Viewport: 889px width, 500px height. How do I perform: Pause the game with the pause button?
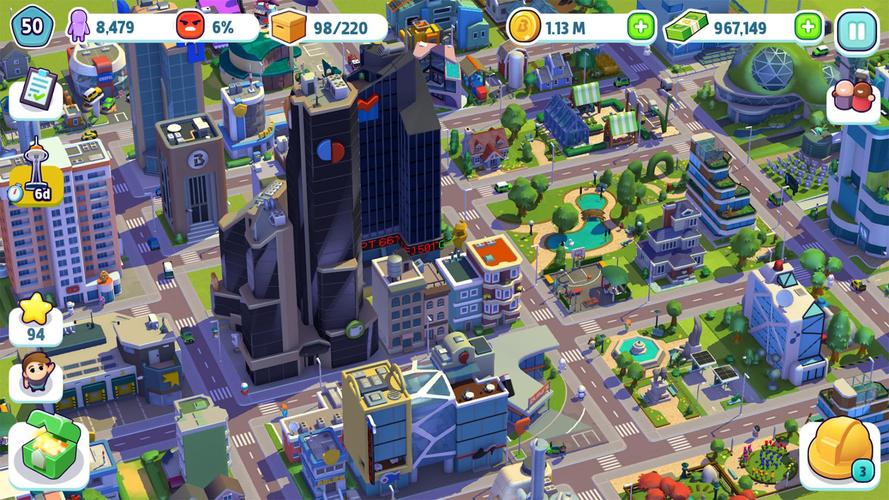[855, 27]
